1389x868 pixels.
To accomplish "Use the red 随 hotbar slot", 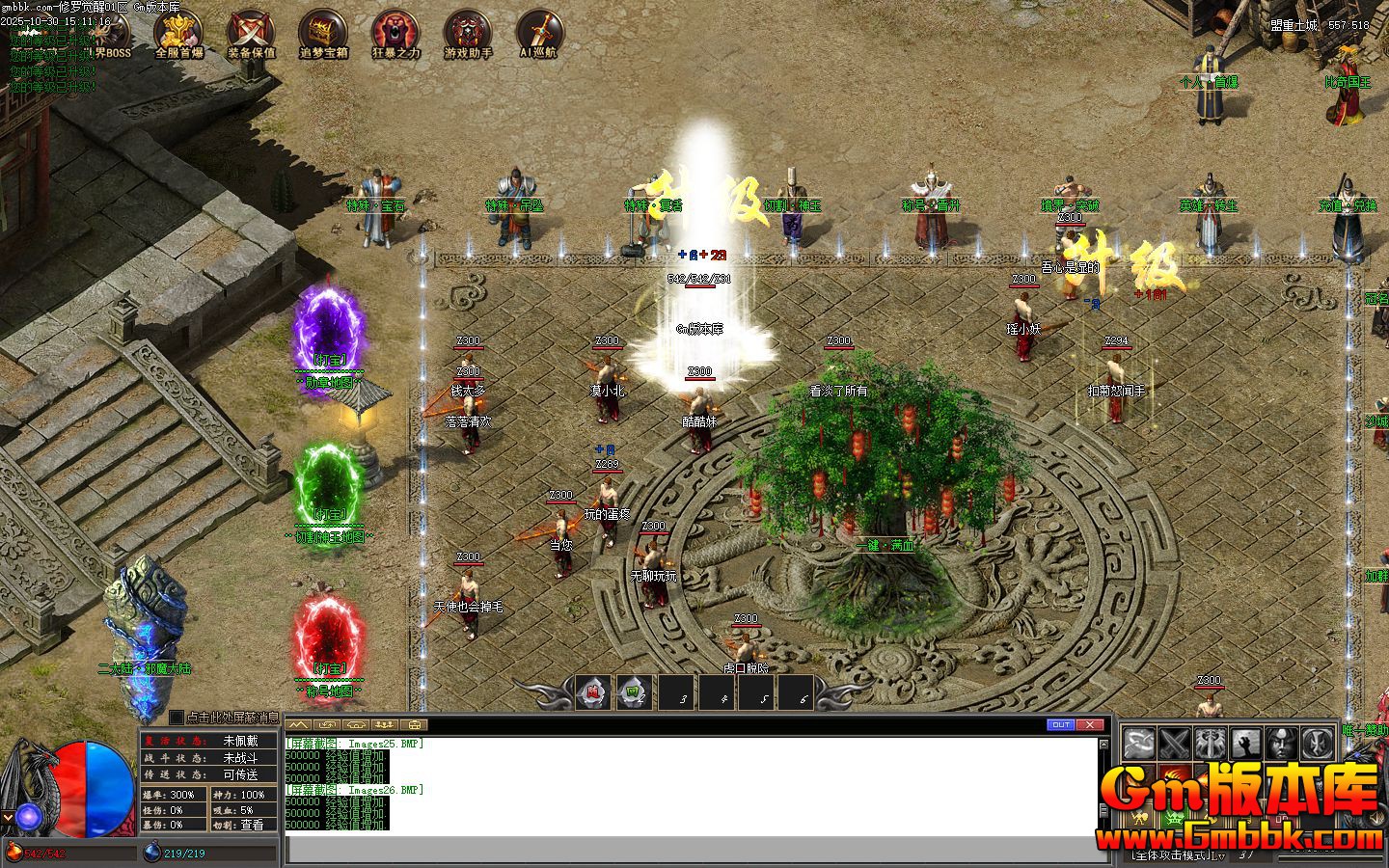I will pos(593,692).
